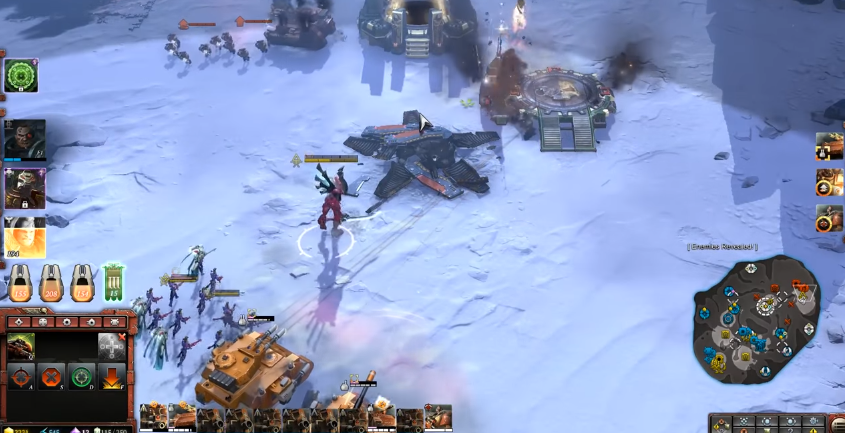Image resolution: width=845 pixels, height=433 pixels.
Task: Pick the glowing yellow elite portrait
Action: click(24, 236)
